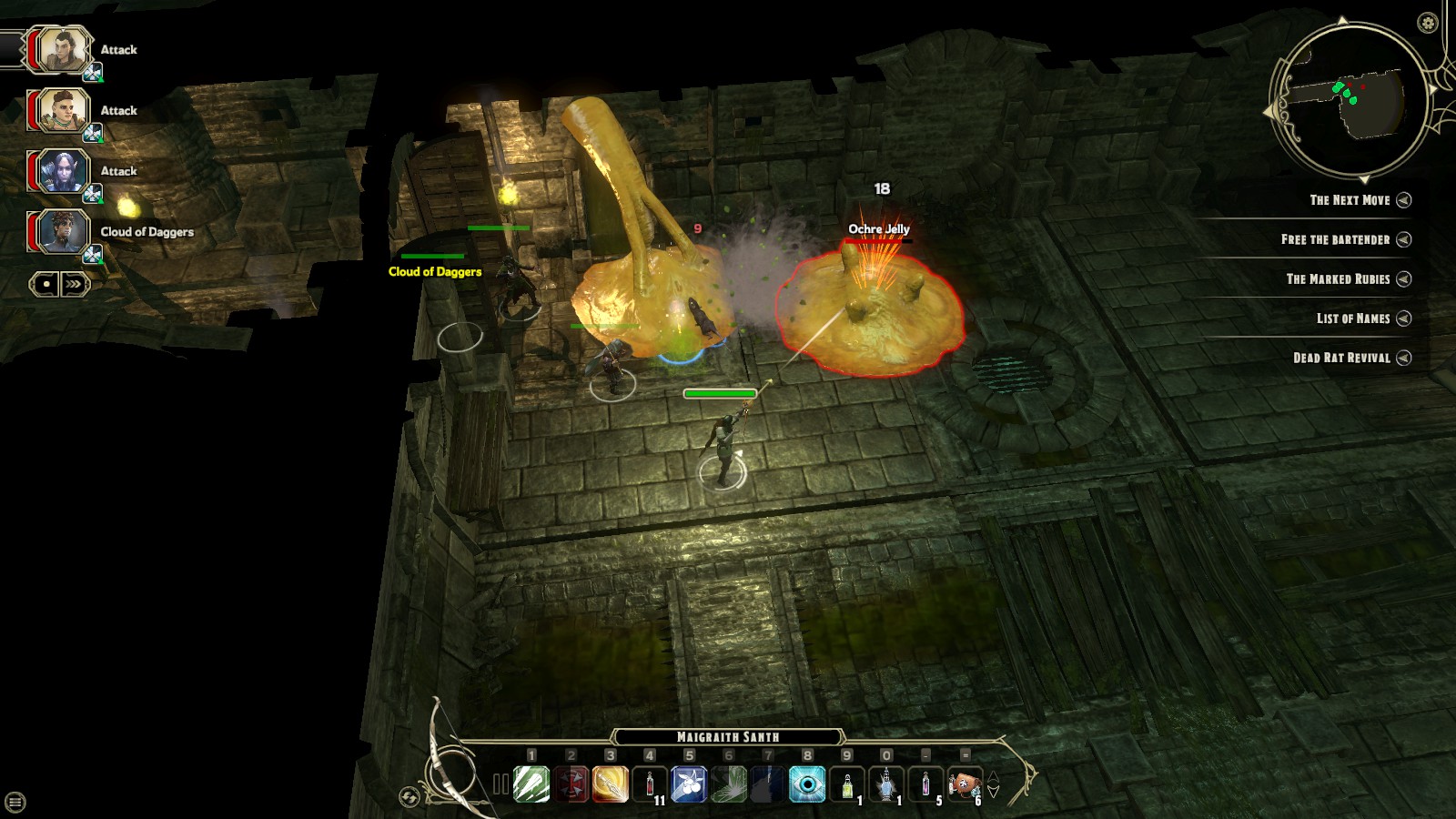Use the purple potion with 5 charges
The image size is (1456, 819).
click(x=925, y=784)
